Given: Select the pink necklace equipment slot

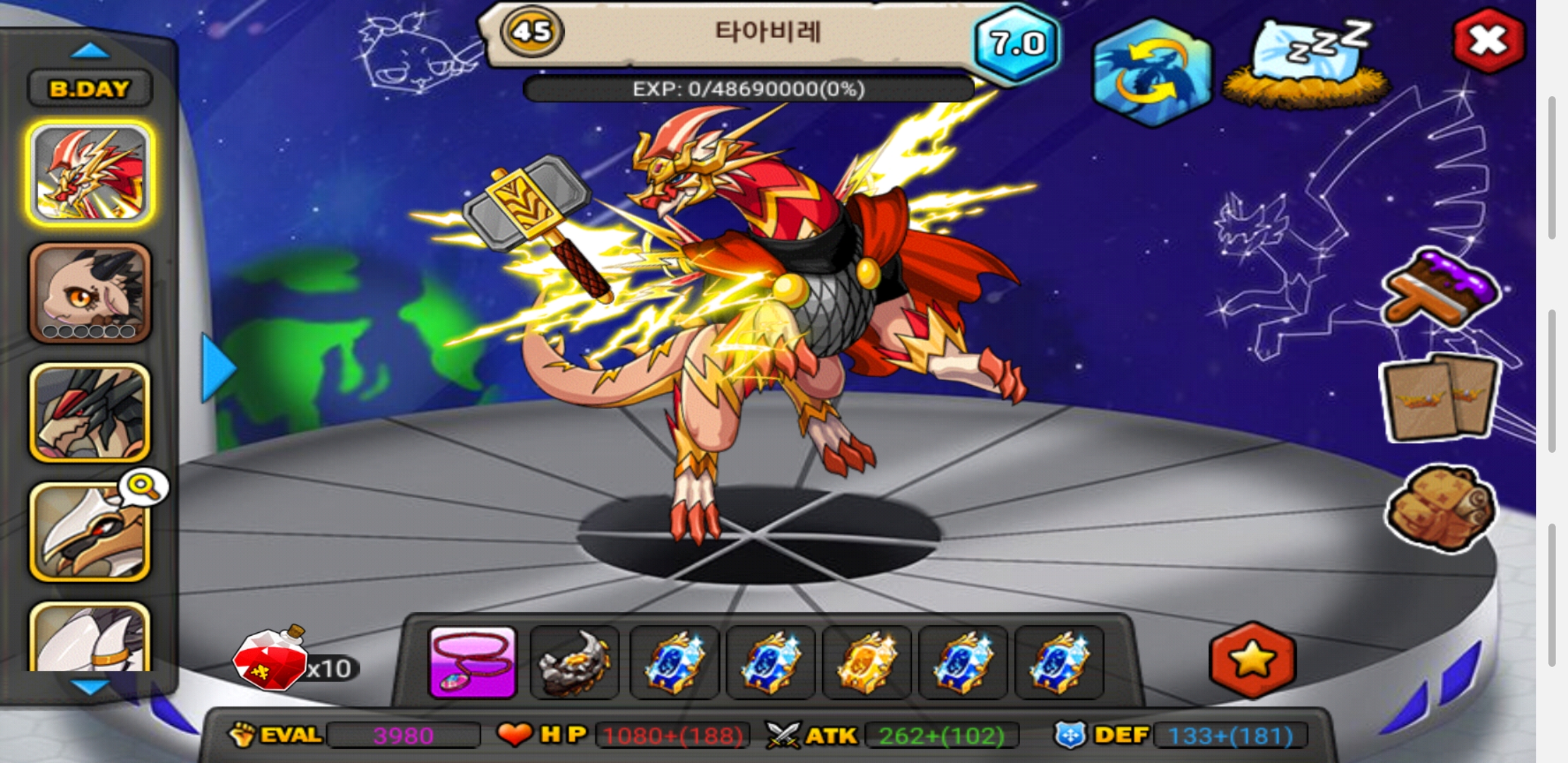Looking at the screenshot, I should [473, 662].
